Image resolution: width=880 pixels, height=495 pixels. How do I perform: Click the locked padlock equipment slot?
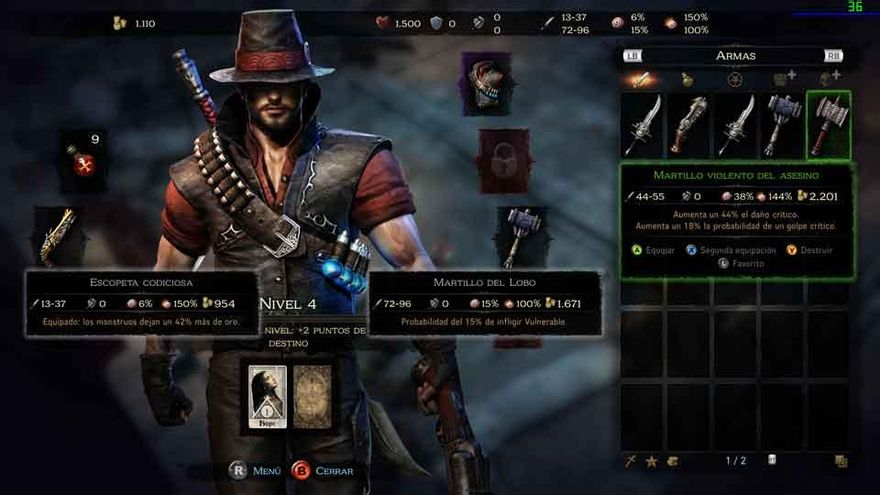coord(503,160)
